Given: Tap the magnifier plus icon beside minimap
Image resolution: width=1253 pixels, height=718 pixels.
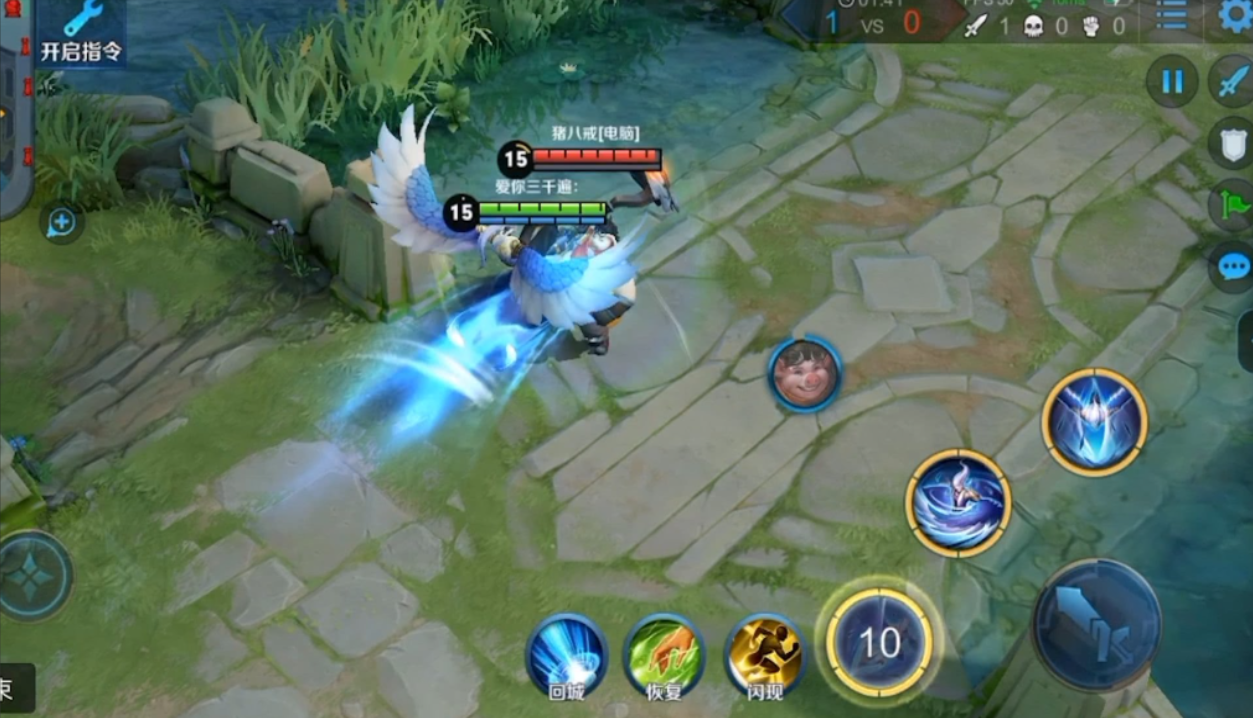Looking at the screenshot, I should [x=62, y=223].
